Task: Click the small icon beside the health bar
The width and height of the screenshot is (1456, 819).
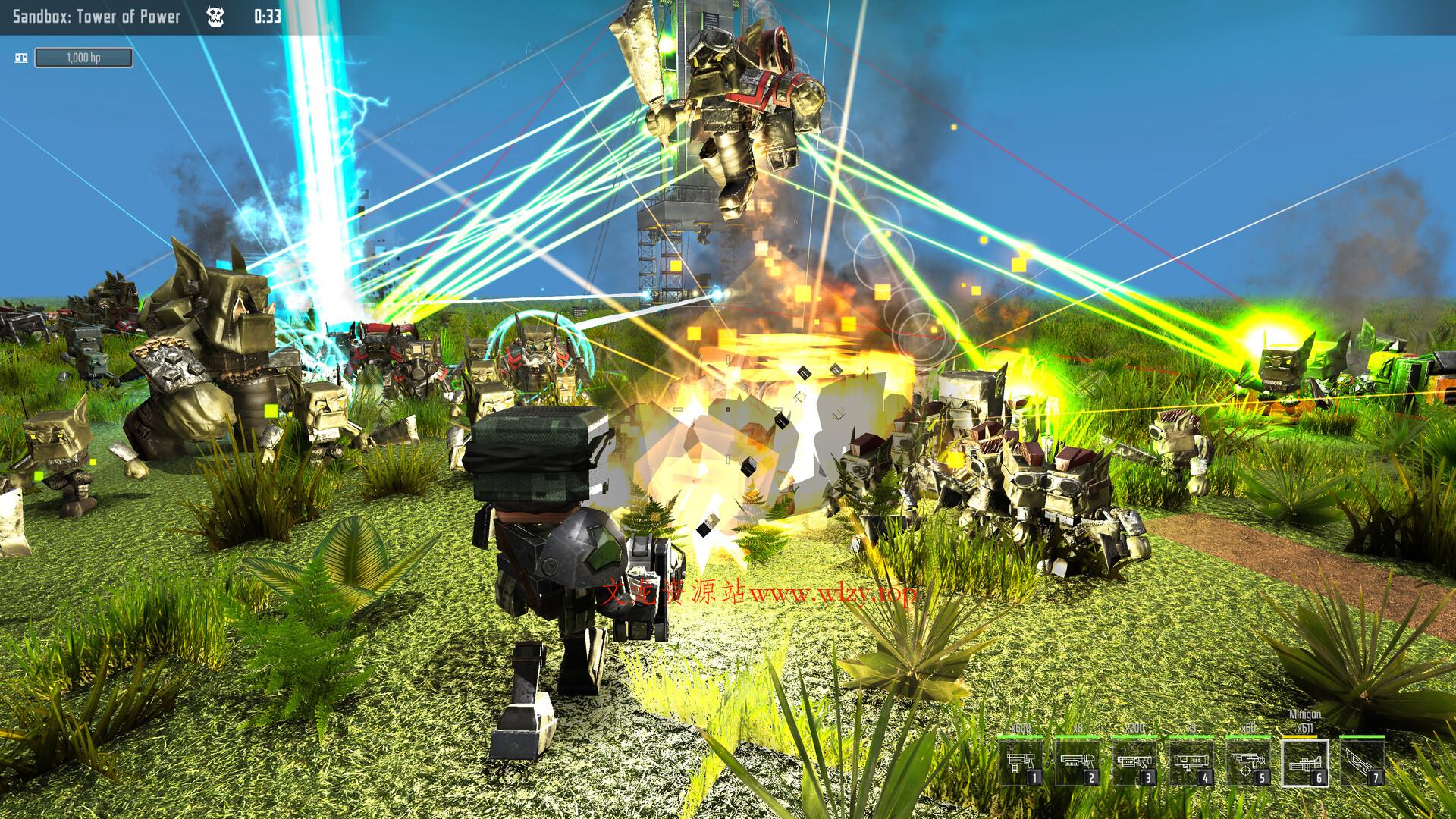Action: click(22, 57)
